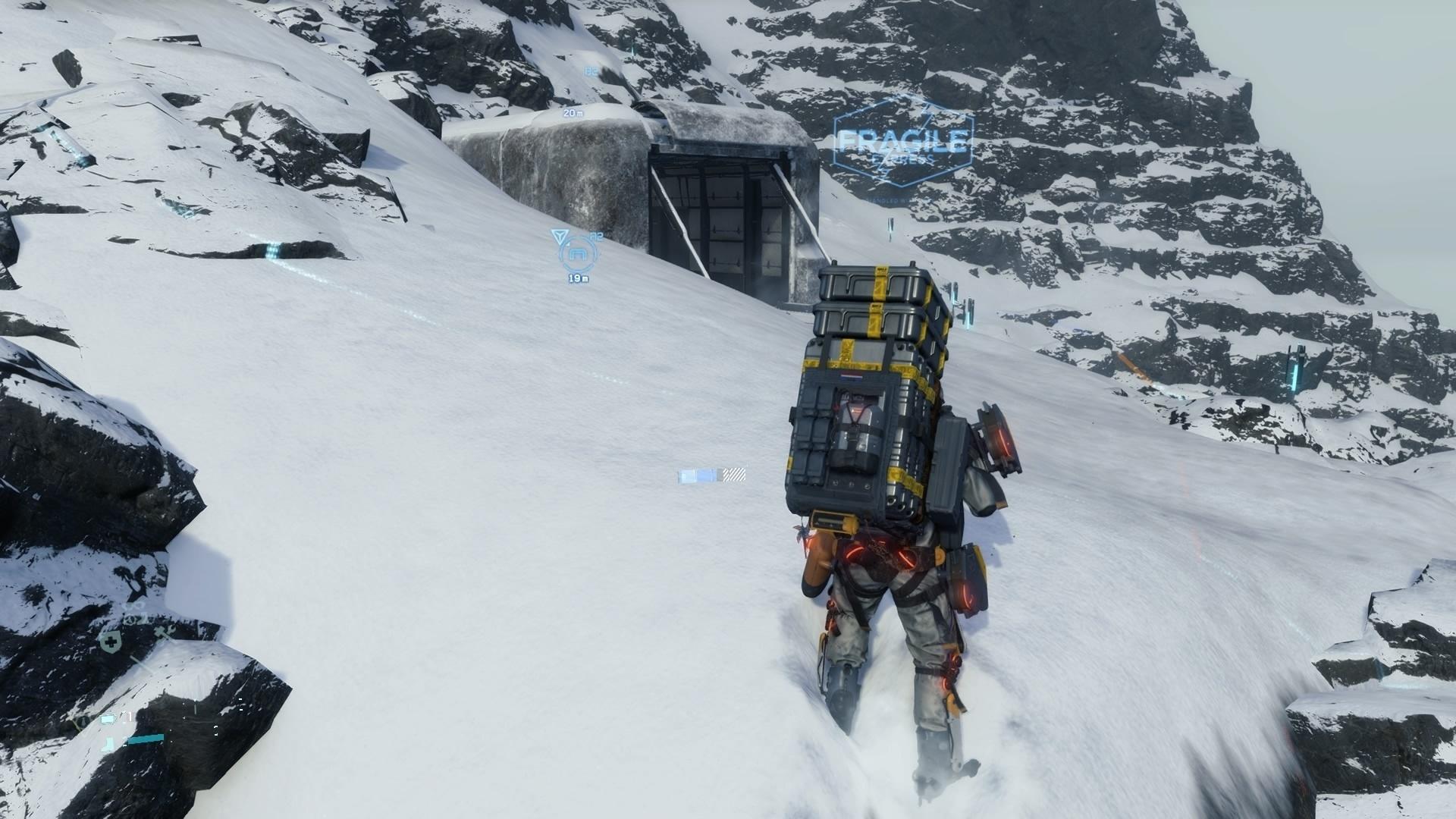The width and height of the screenshot is (1456, 819).
Task: Click the tools repair icon near health shield
Action: (x=163, y=632)
